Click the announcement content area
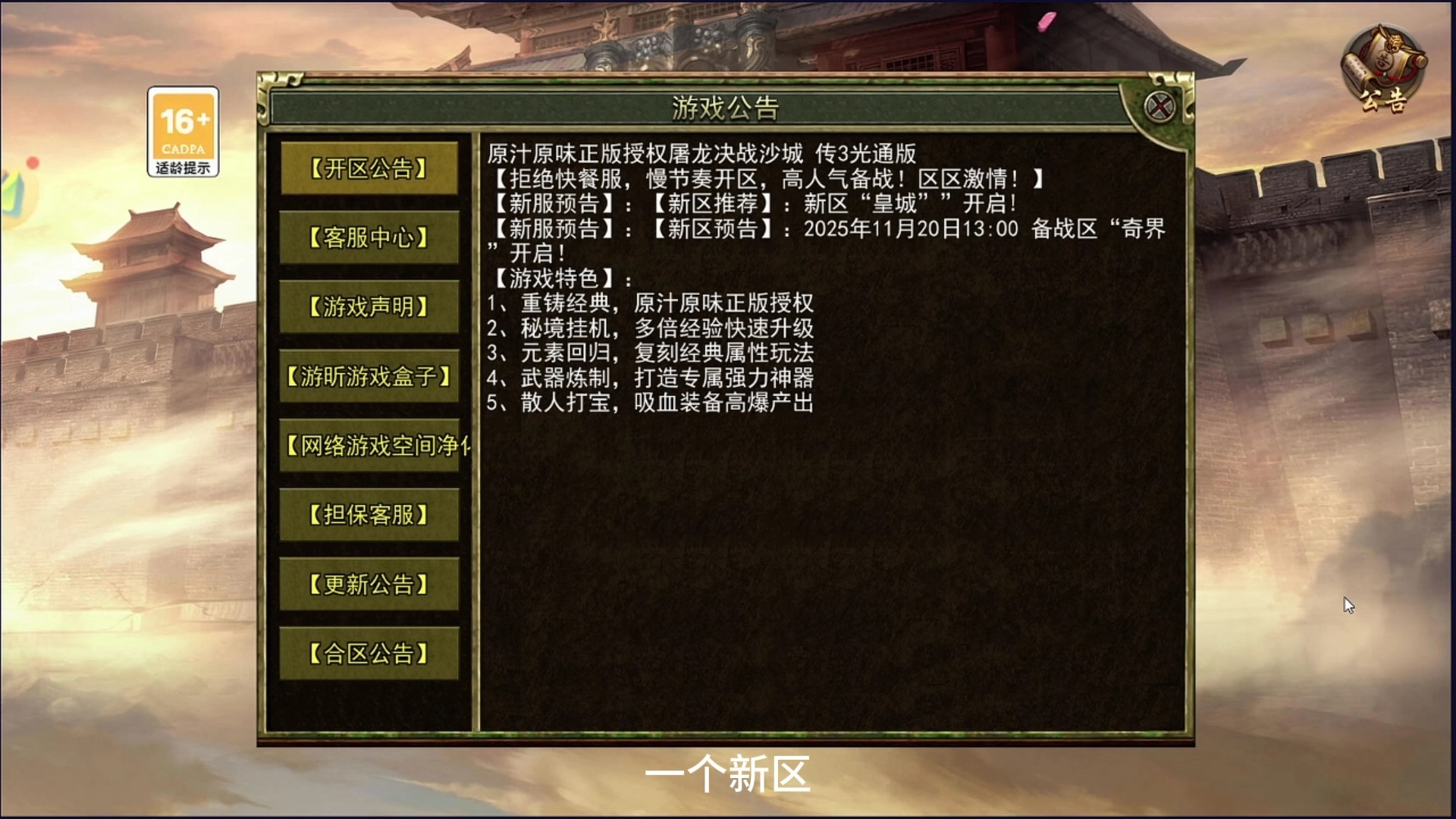This screenshot has width=1456, height=819. point(834,531)
